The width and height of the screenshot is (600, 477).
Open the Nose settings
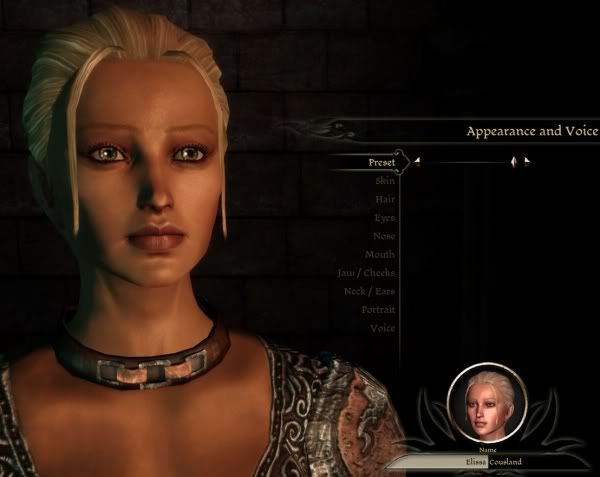tap(383, 236)
